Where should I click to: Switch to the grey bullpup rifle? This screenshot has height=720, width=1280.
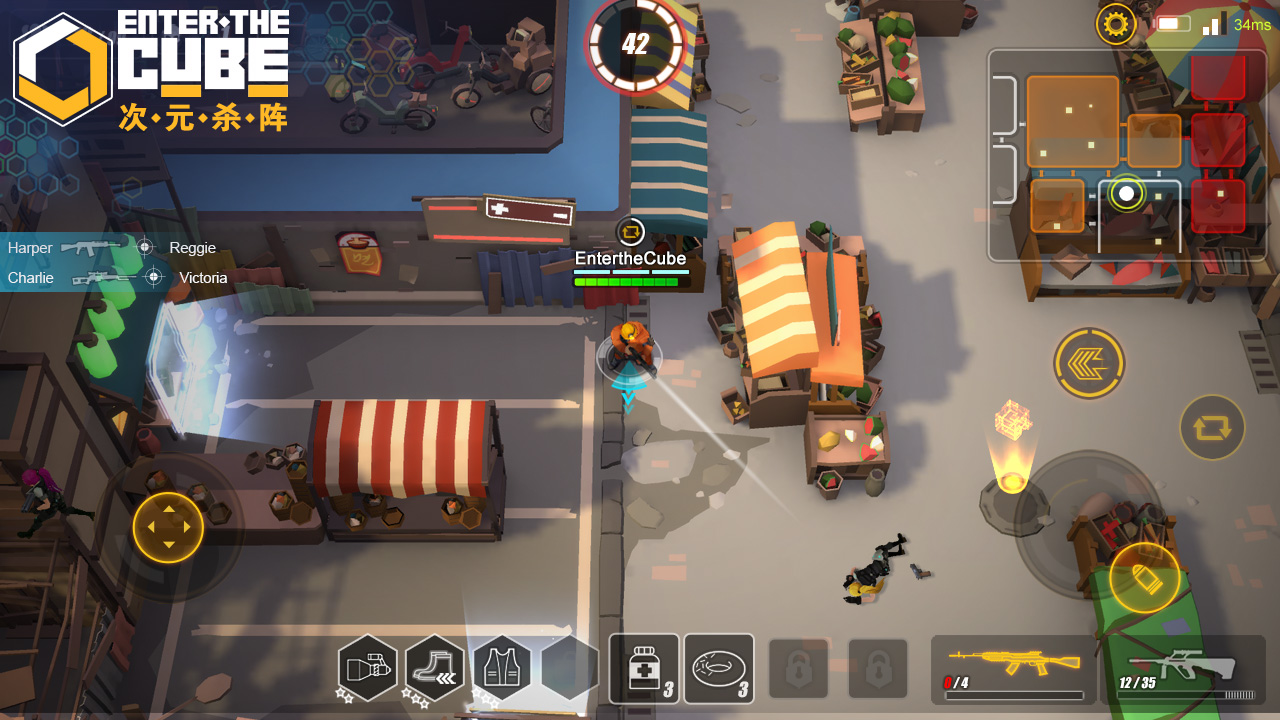1184,668
